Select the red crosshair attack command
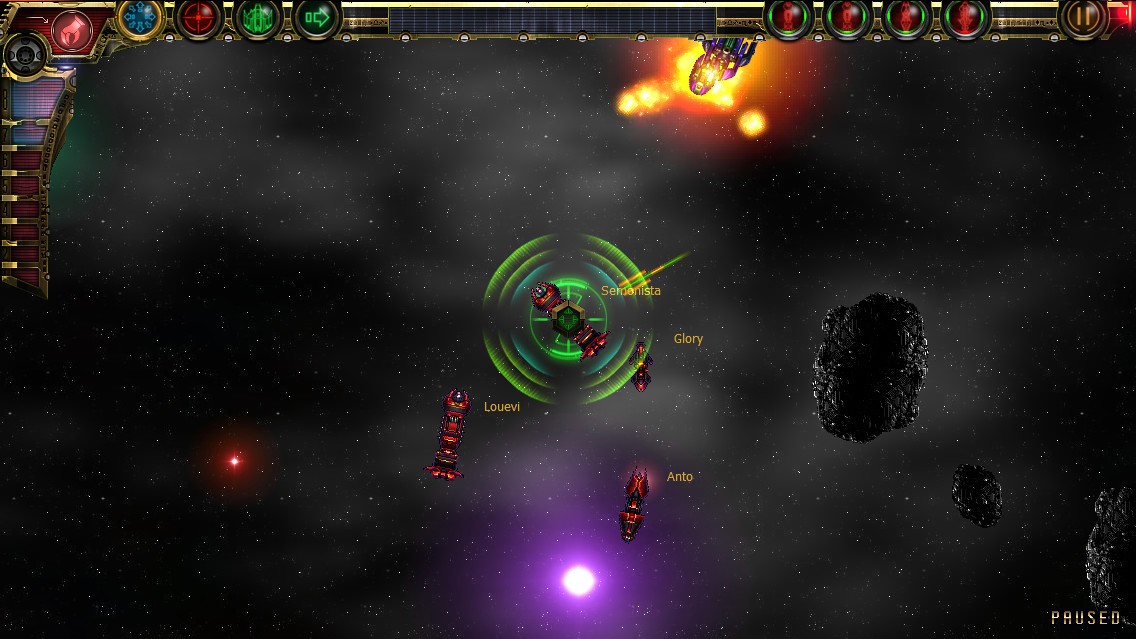Image resolution: width=1136 pixels, height=639 pixels. pyautogui.click(x=198, y=18)
